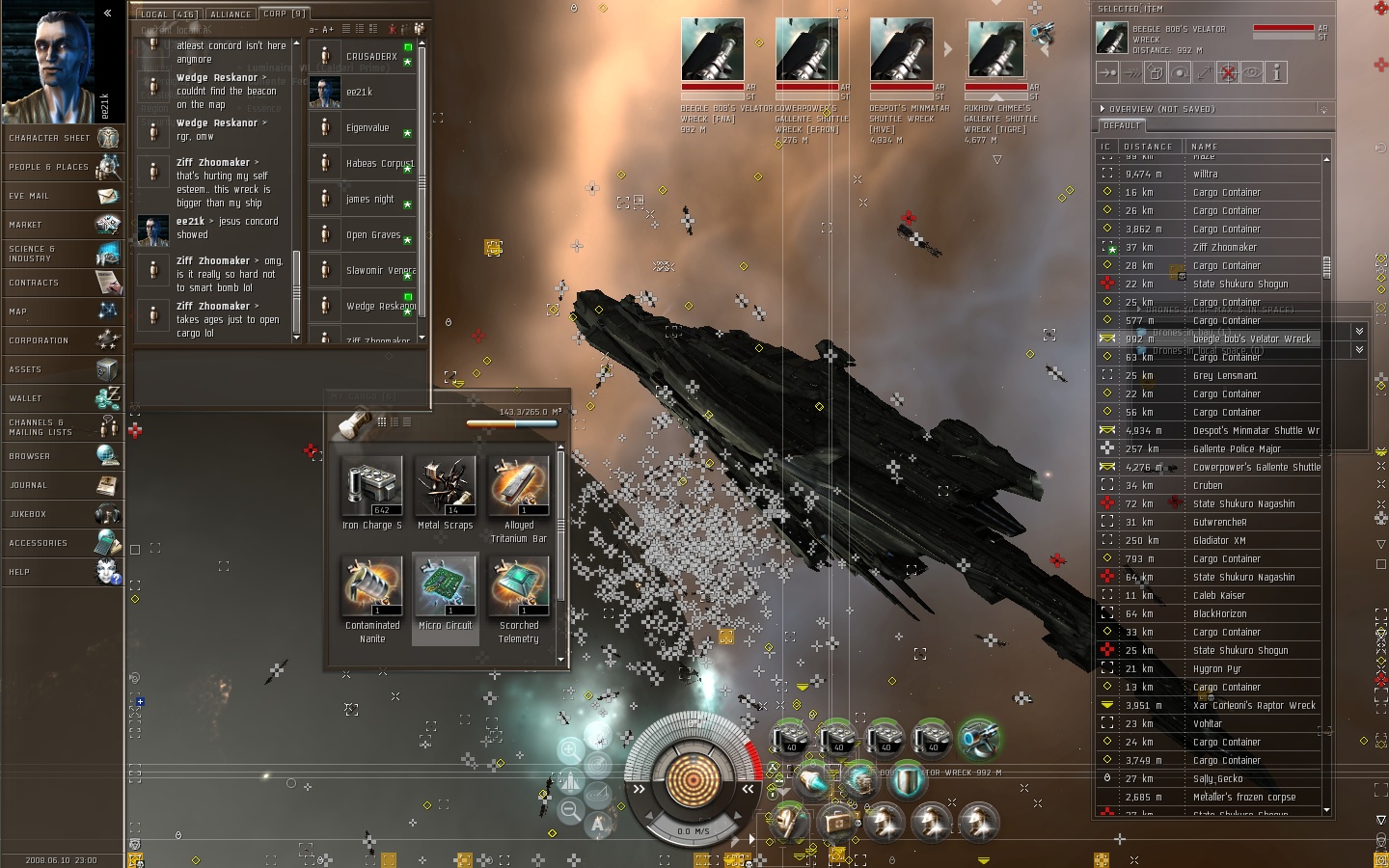The width and height of the screenshot is (1389, 868).
Task: Open the Character Sheet
Action: point(63,138)
